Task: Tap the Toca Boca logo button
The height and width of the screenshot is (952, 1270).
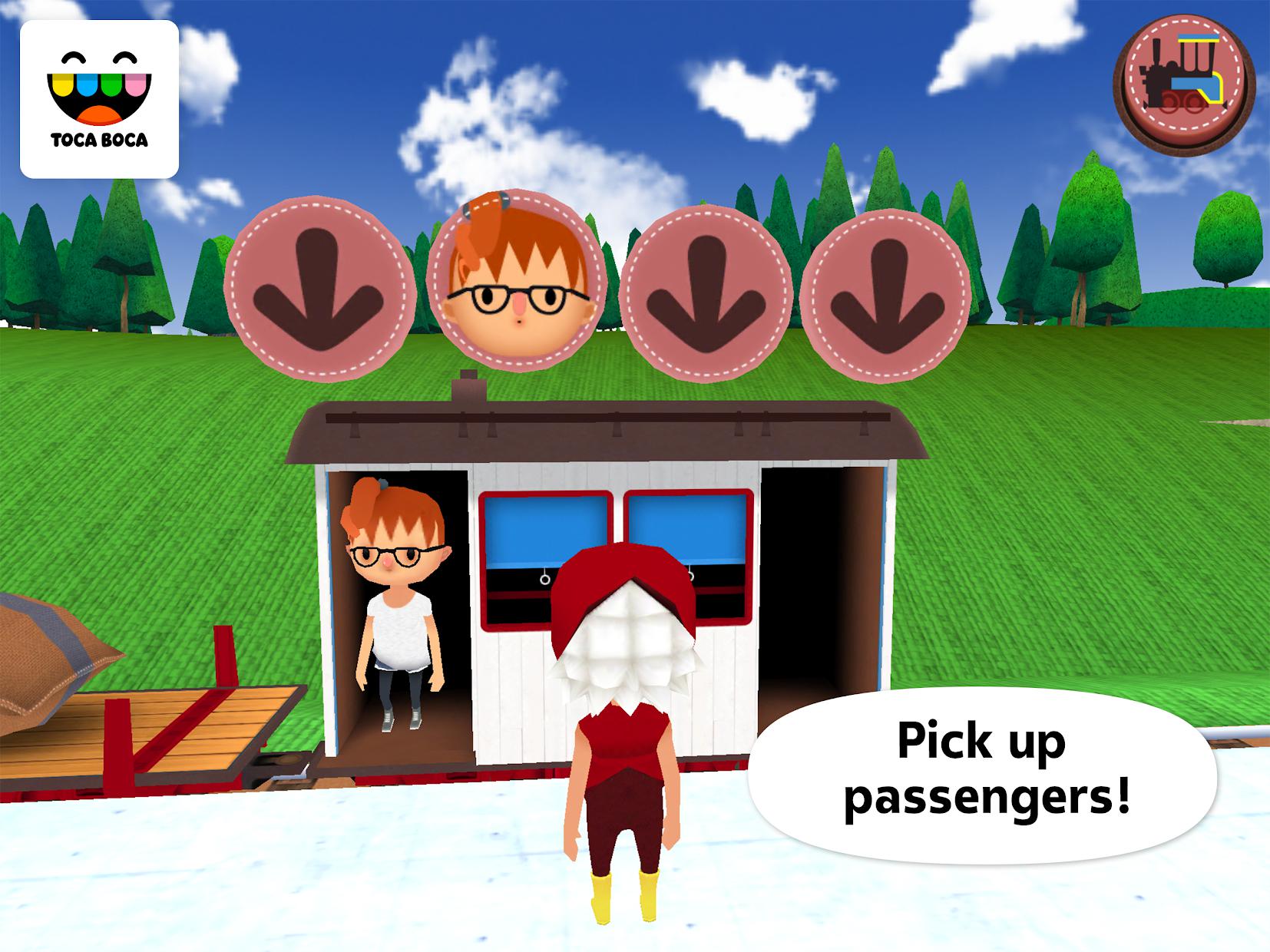Action: pos(99,99)
